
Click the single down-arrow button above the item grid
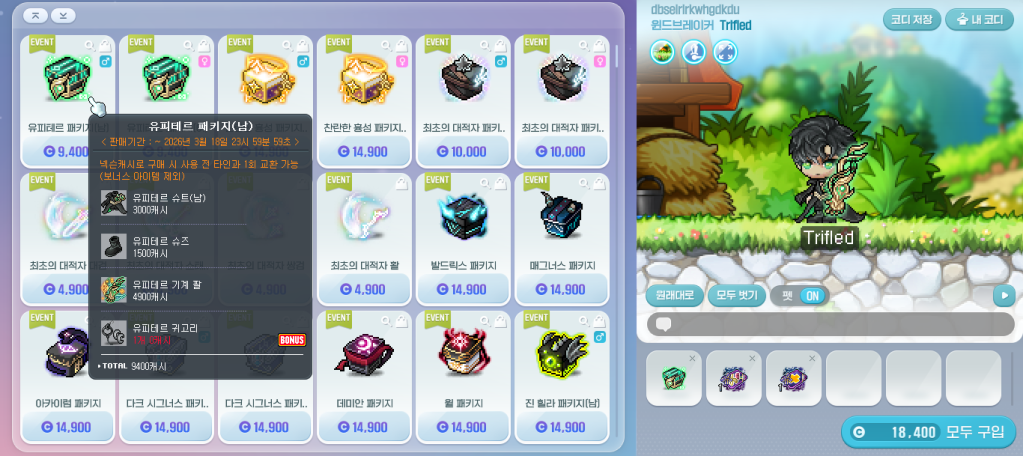[63, 16]
